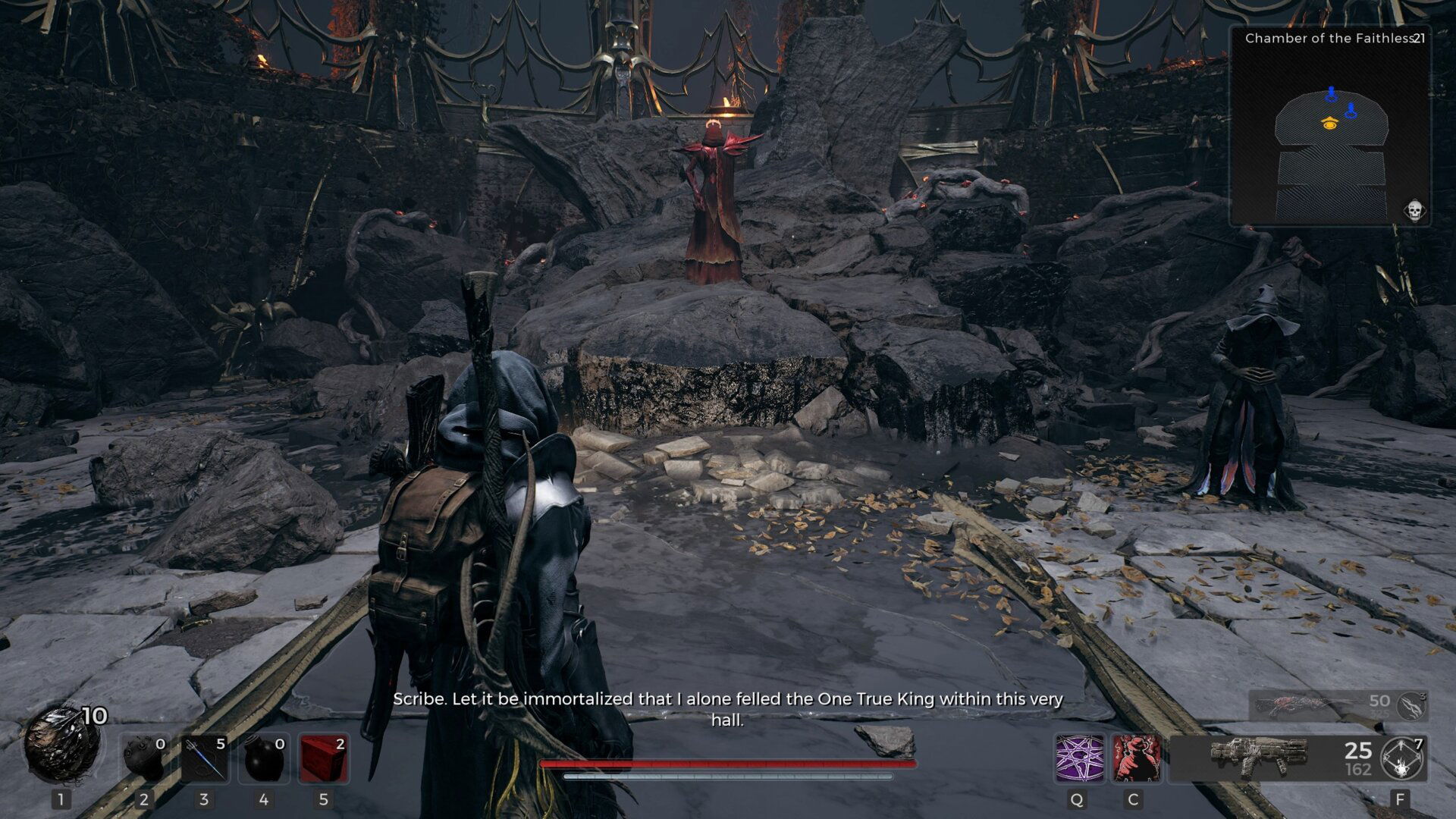Select the round studded mine consumable slot
The image size is (1456, 819).
[144, 758]
